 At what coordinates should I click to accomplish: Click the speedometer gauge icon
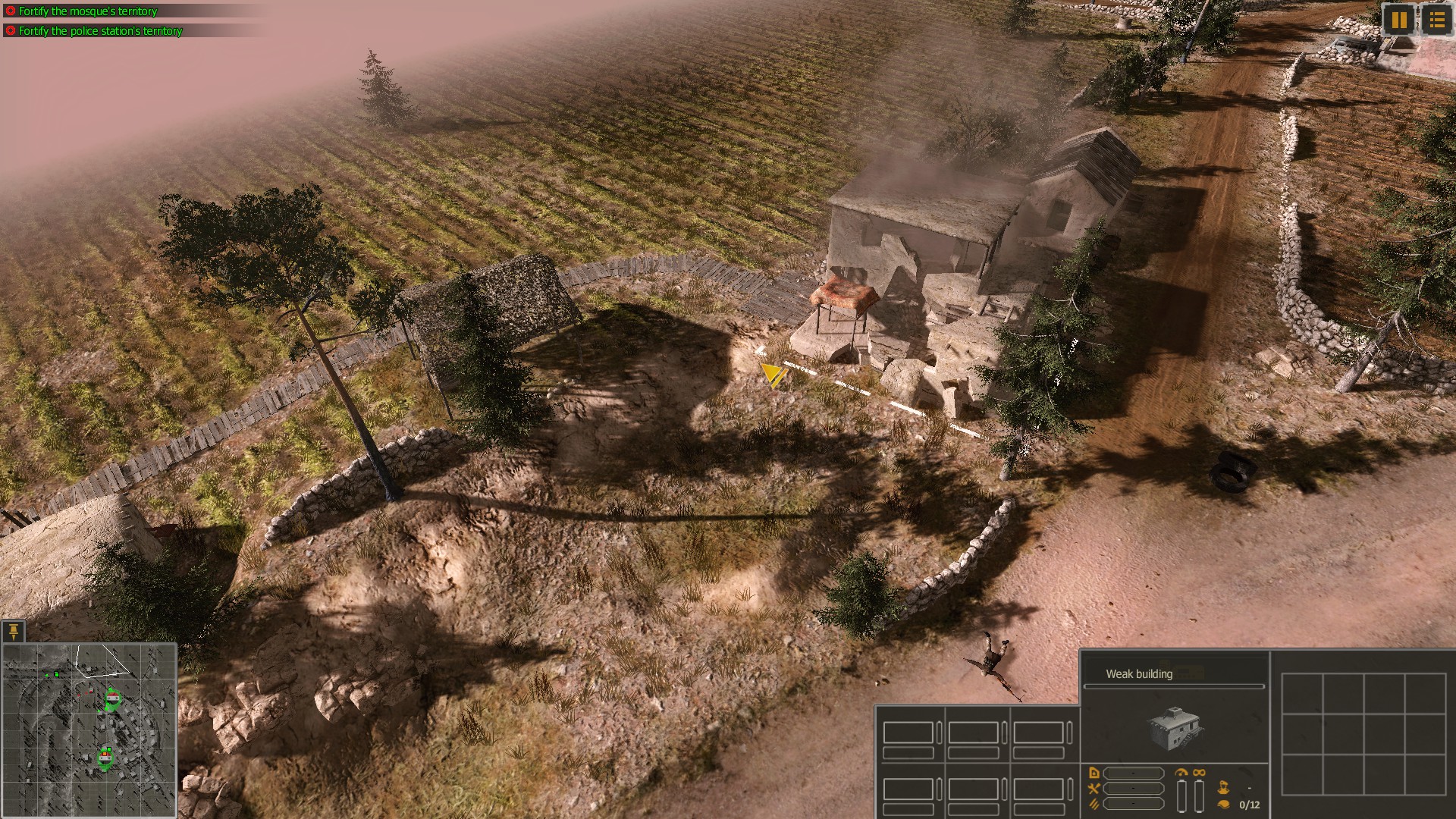click(x=1181, y=773)
